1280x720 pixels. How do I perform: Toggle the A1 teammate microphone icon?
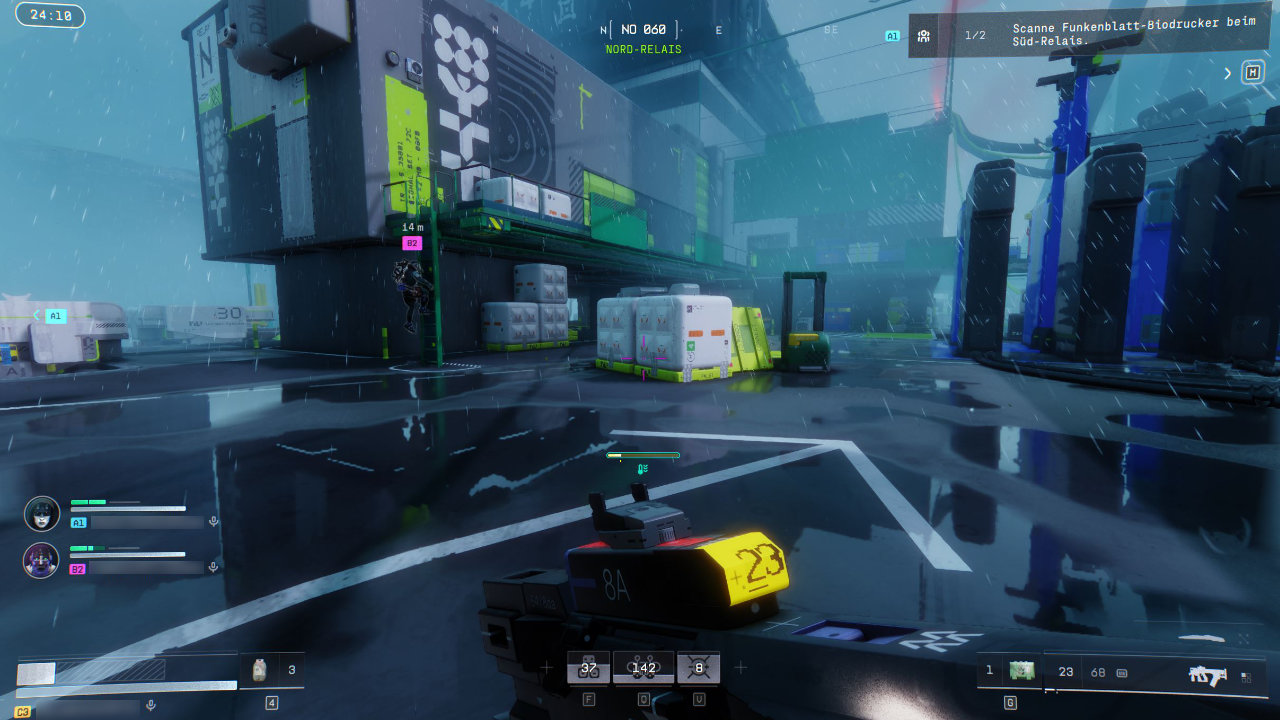coord(213,521)
